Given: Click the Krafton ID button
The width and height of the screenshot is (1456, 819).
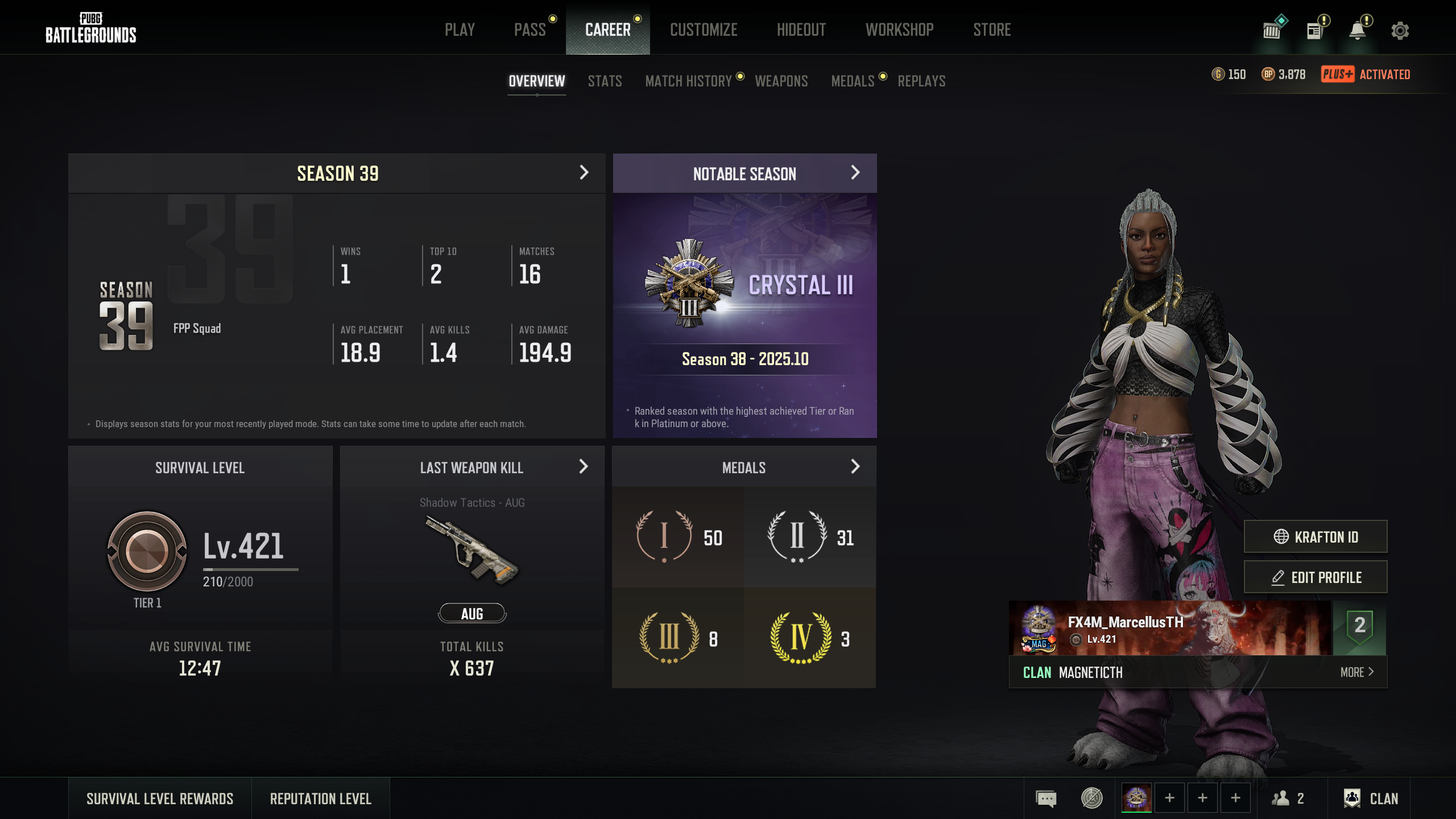Looking at the screenshot, I should [1315, 536].
